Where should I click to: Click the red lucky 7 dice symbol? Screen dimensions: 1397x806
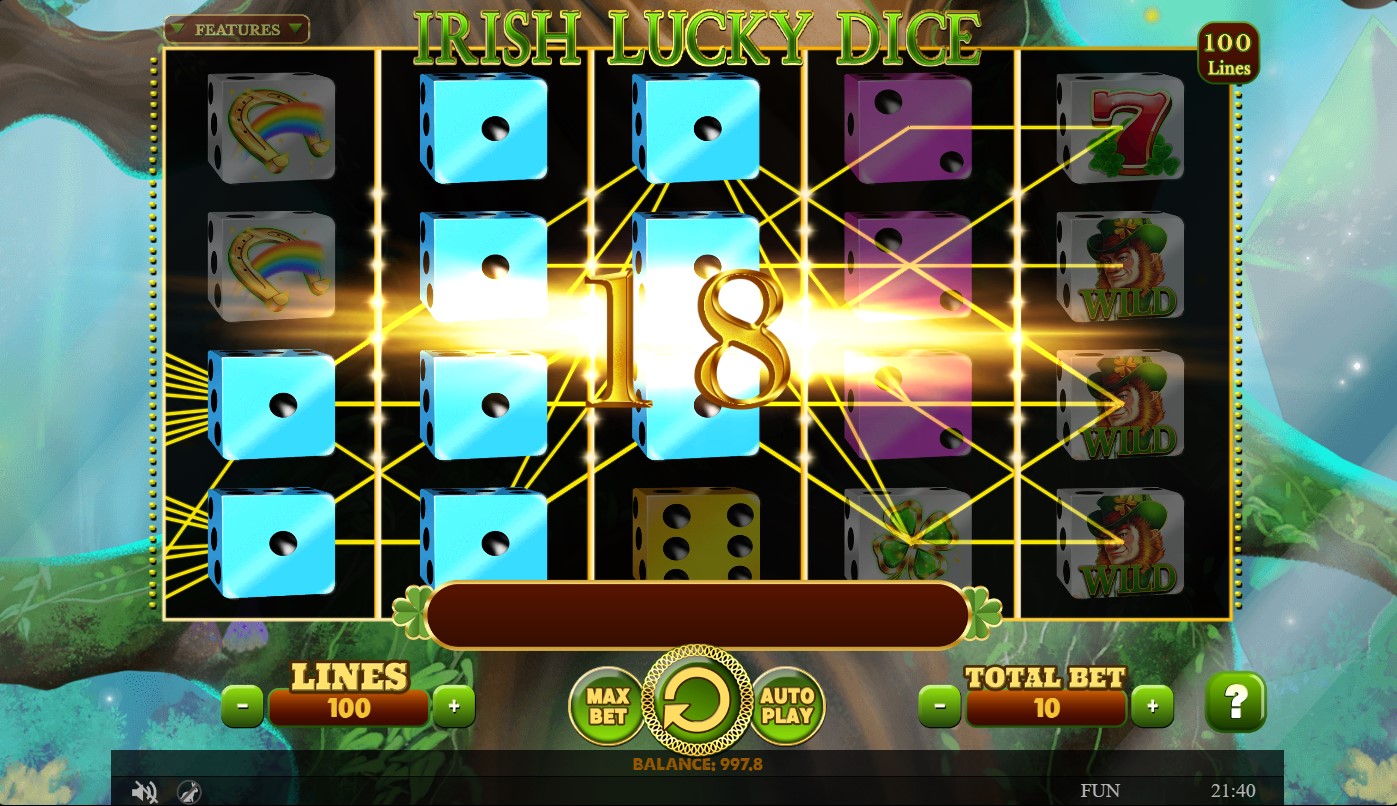[1122, 128]
